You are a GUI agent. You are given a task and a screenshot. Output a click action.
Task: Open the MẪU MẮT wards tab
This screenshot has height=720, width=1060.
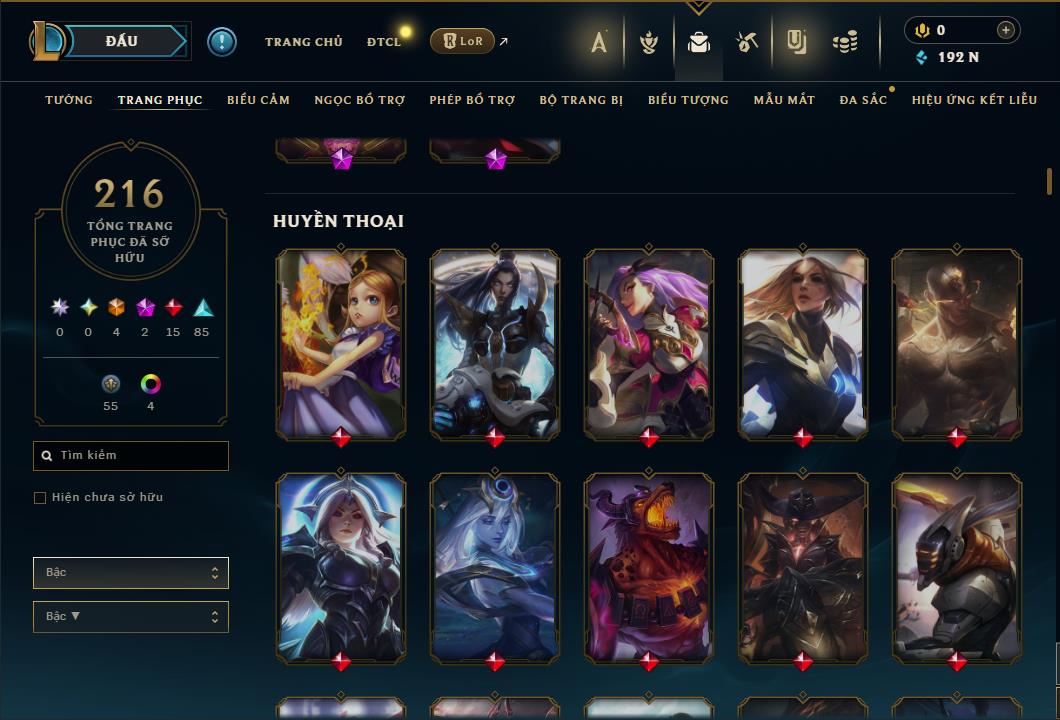[x=784, y=100]
